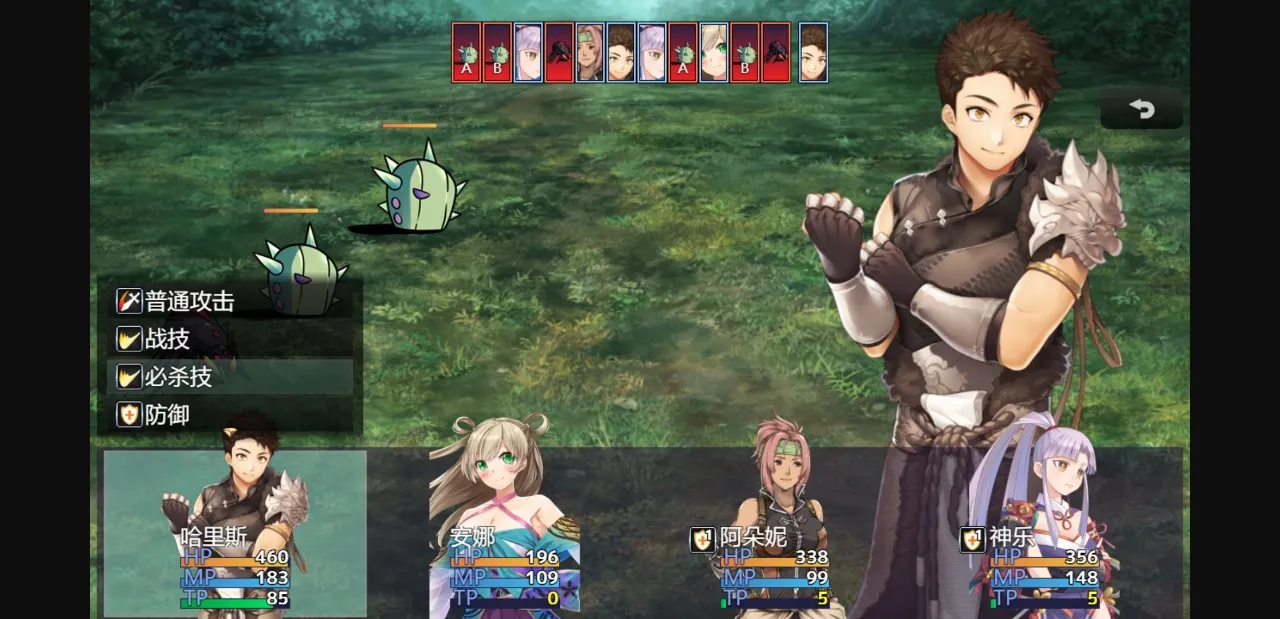Open the 战技 battle skills menu
1280x619 pixels.
click(230, 339)
